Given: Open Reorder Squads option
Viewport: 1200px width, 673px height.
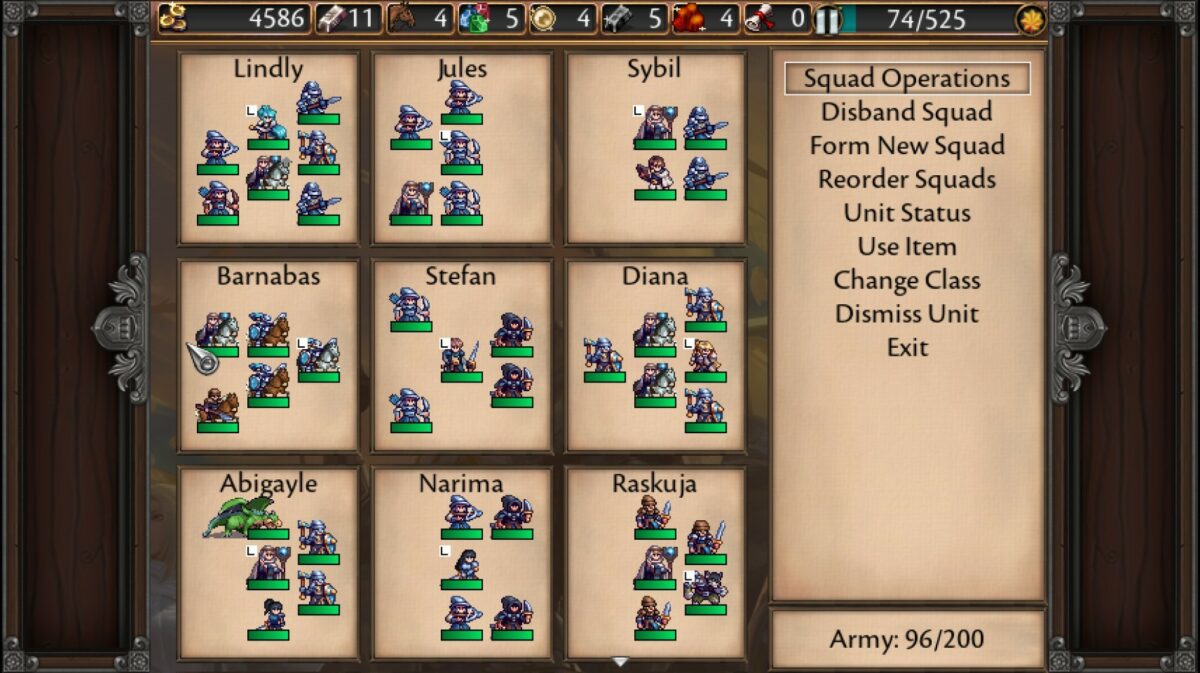Looking at the screenshot, I should (907, 180).
